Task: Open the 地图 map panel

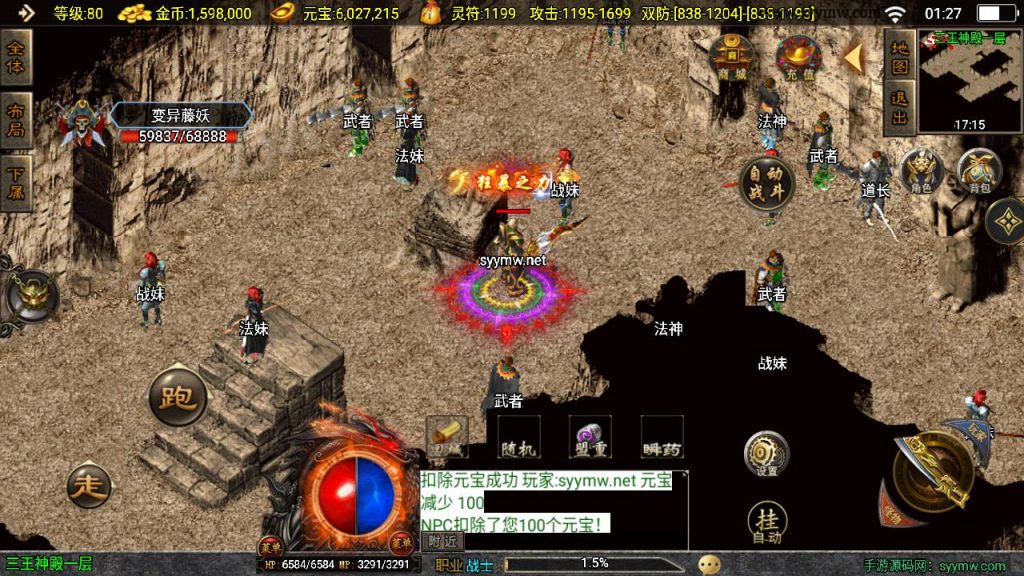Action: pyautogui.click(x=899, y=58)
